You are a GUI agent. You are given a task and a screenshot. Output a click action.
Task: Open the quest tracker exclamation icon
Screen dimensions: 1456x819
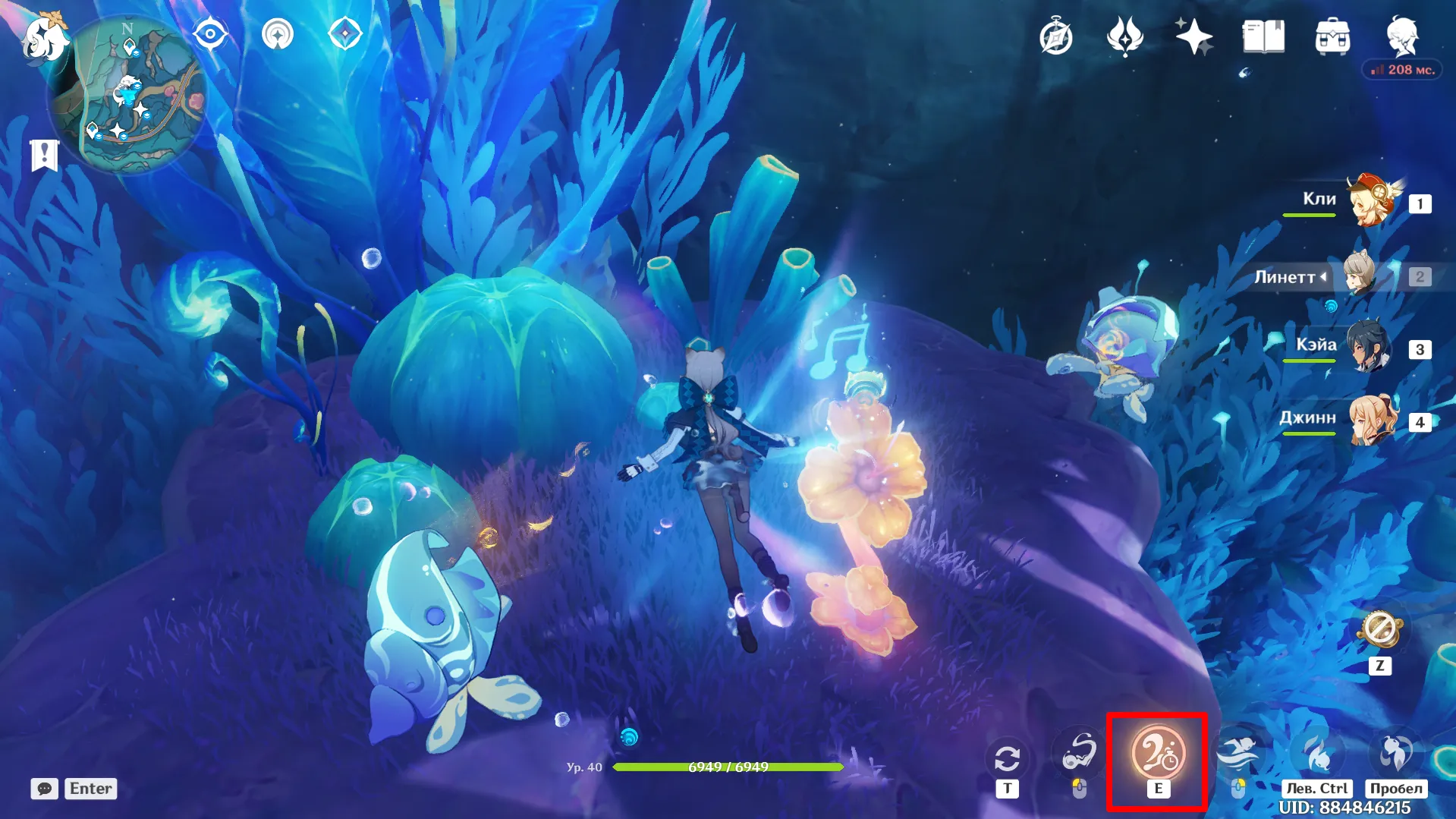[x=44, y=156]
